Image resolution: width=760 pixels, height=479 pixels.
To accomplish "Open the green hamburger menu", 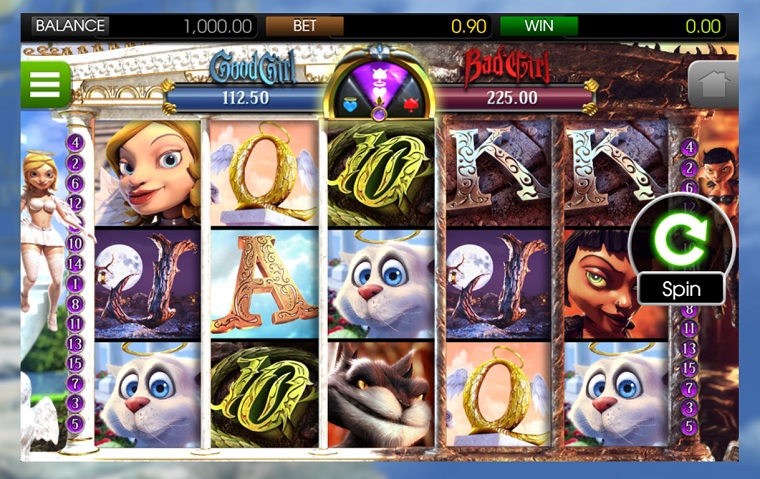I will click(x=45, y=85).
